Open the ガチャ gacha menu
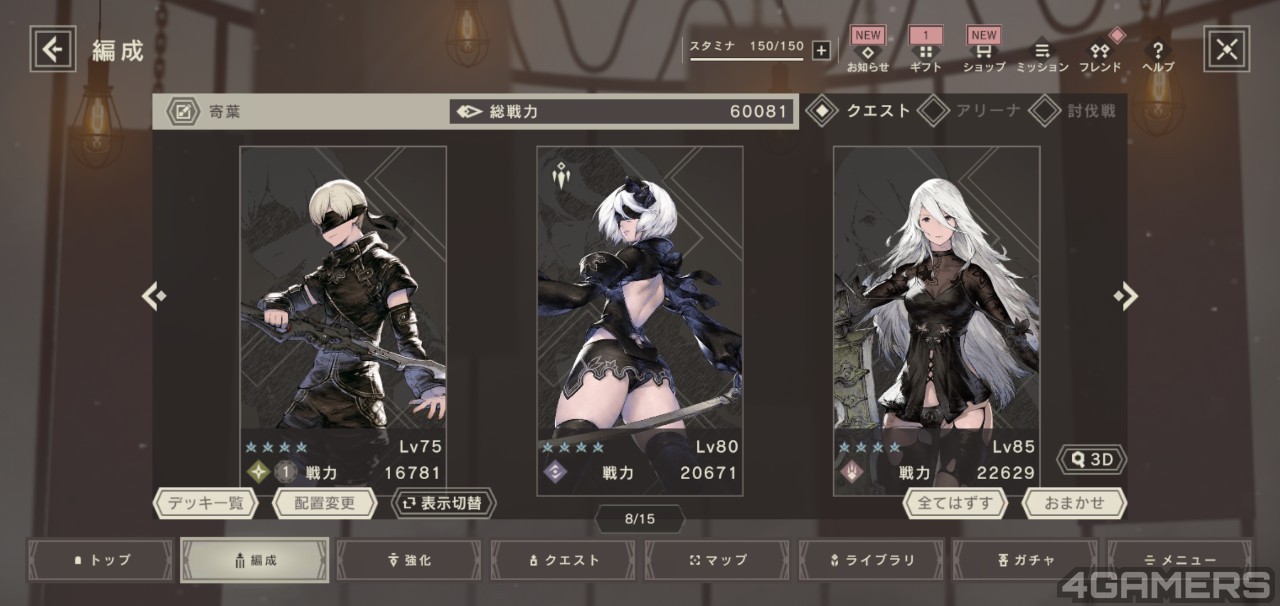Viewport: 1280px width, 606px height. 1024,560
